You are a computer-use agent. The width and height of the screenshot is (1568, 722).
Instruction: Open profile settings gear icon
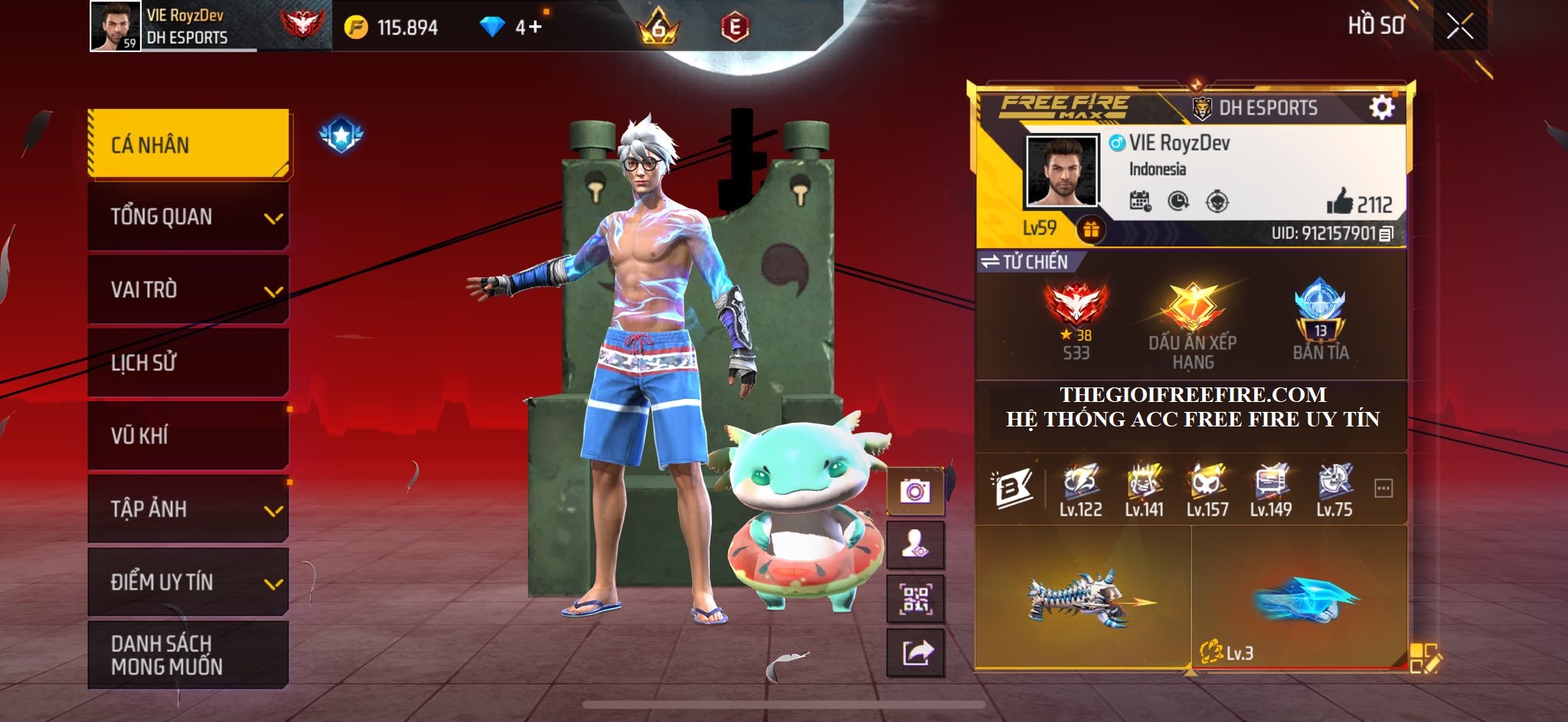[1381, 107]
